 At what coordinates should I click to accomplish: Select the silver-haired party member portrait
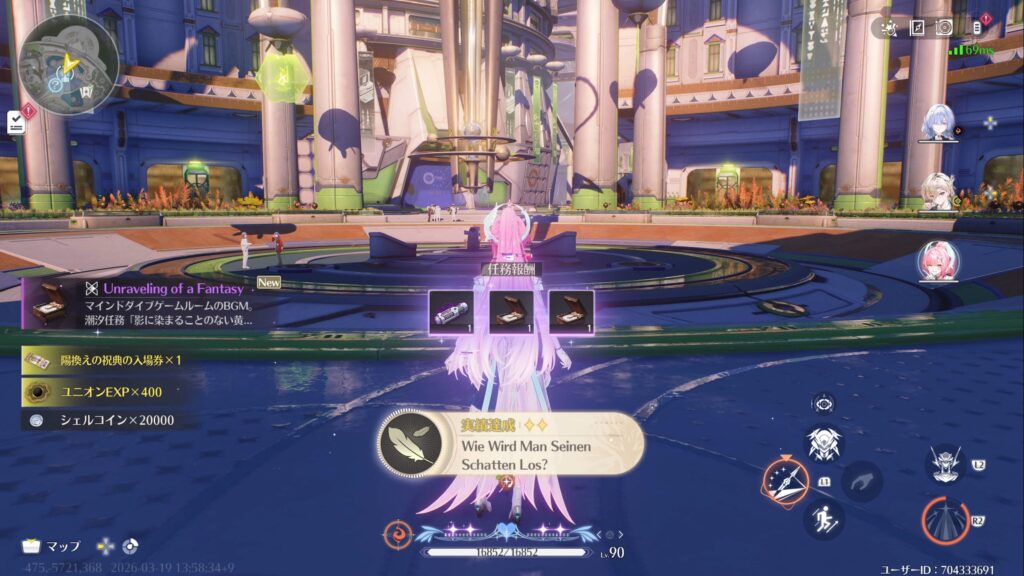pos(938,123)
